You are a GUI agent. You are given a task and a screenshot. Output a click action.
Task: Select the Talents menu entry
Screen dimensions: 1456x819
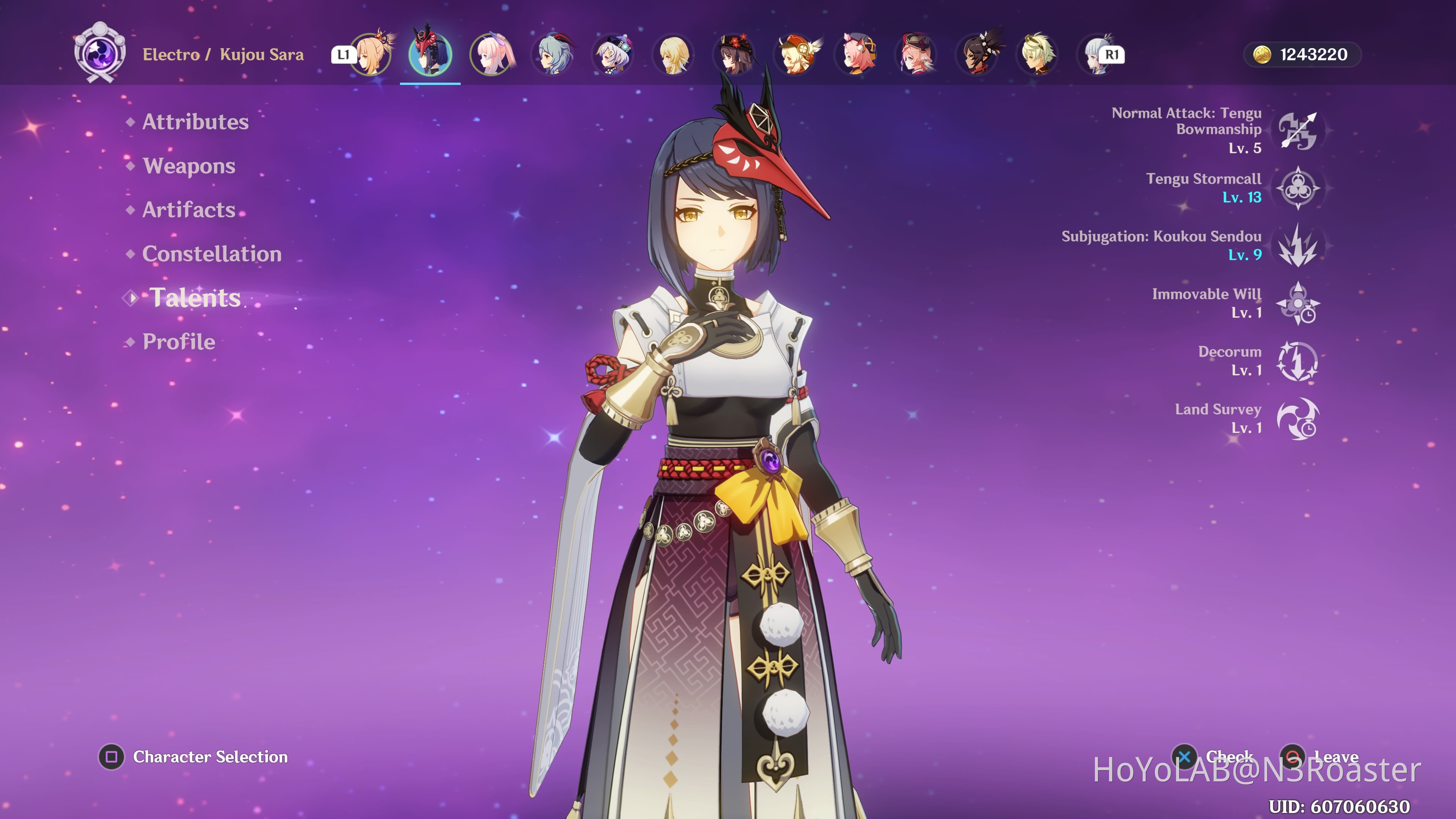tap(195, 298)
